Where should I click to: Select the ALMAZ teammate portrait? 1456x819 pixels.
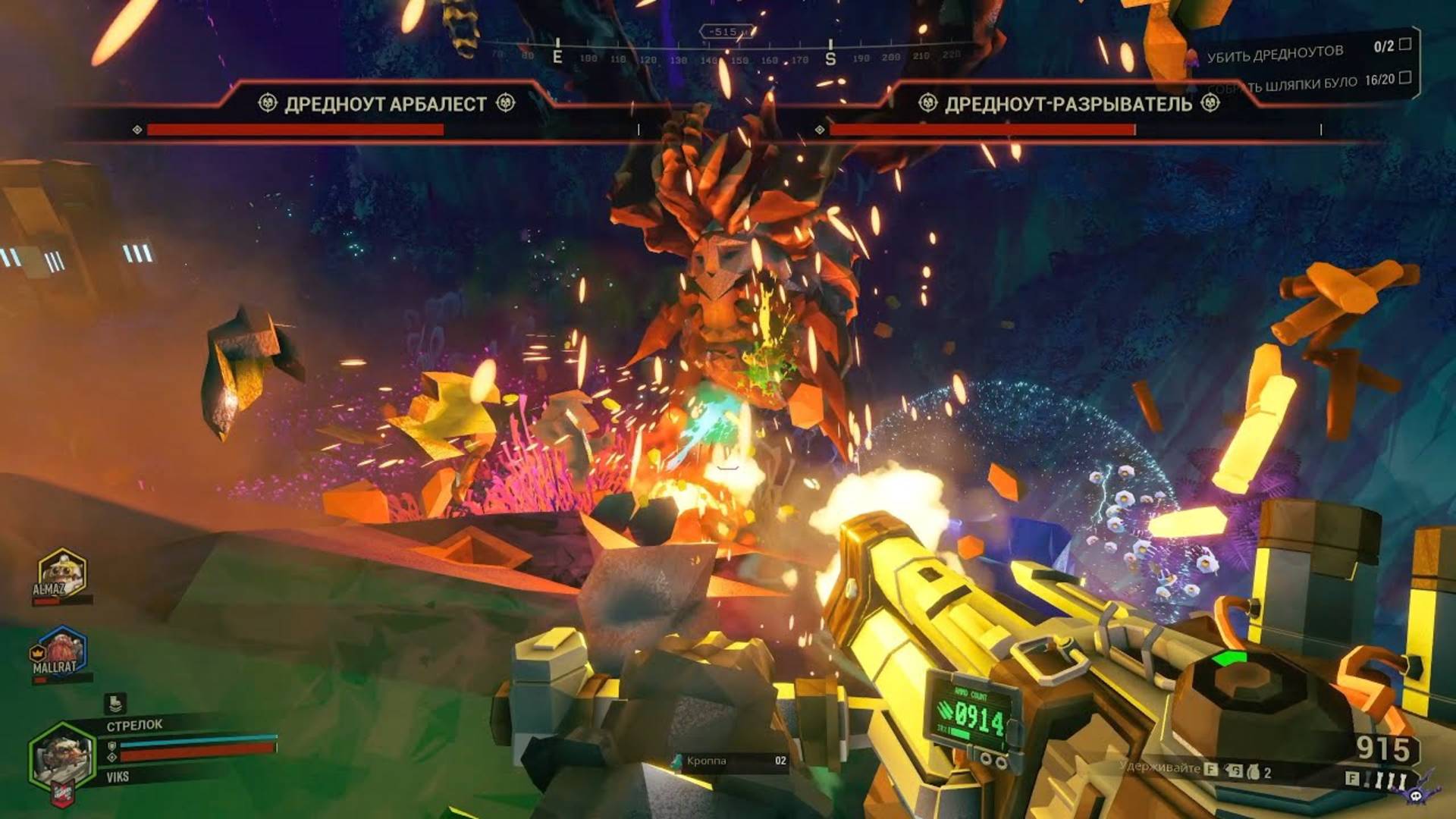point(62,576)
